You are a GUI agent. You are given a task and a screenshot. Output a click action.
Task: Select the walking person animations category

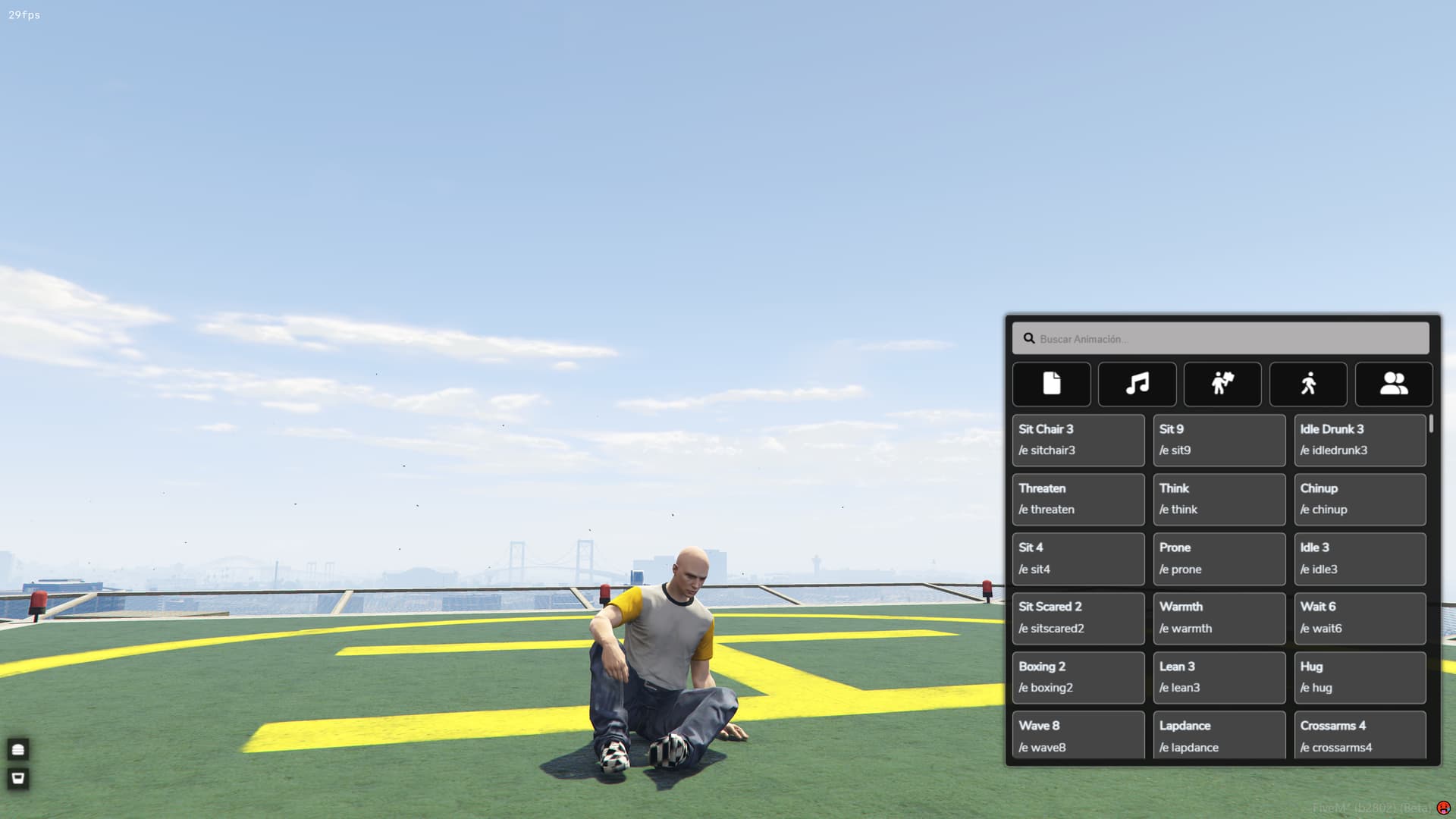[1307, 384]
